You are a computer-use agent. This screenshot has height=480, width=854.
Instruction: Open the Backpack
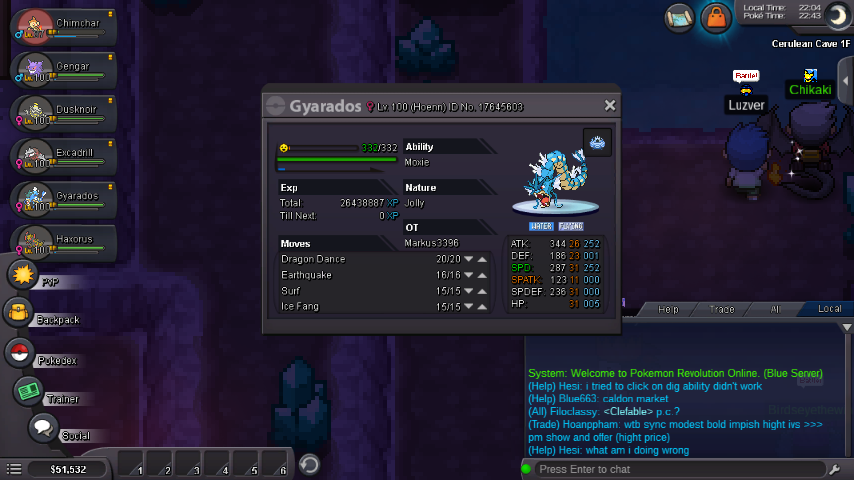(x=19, y=313)
